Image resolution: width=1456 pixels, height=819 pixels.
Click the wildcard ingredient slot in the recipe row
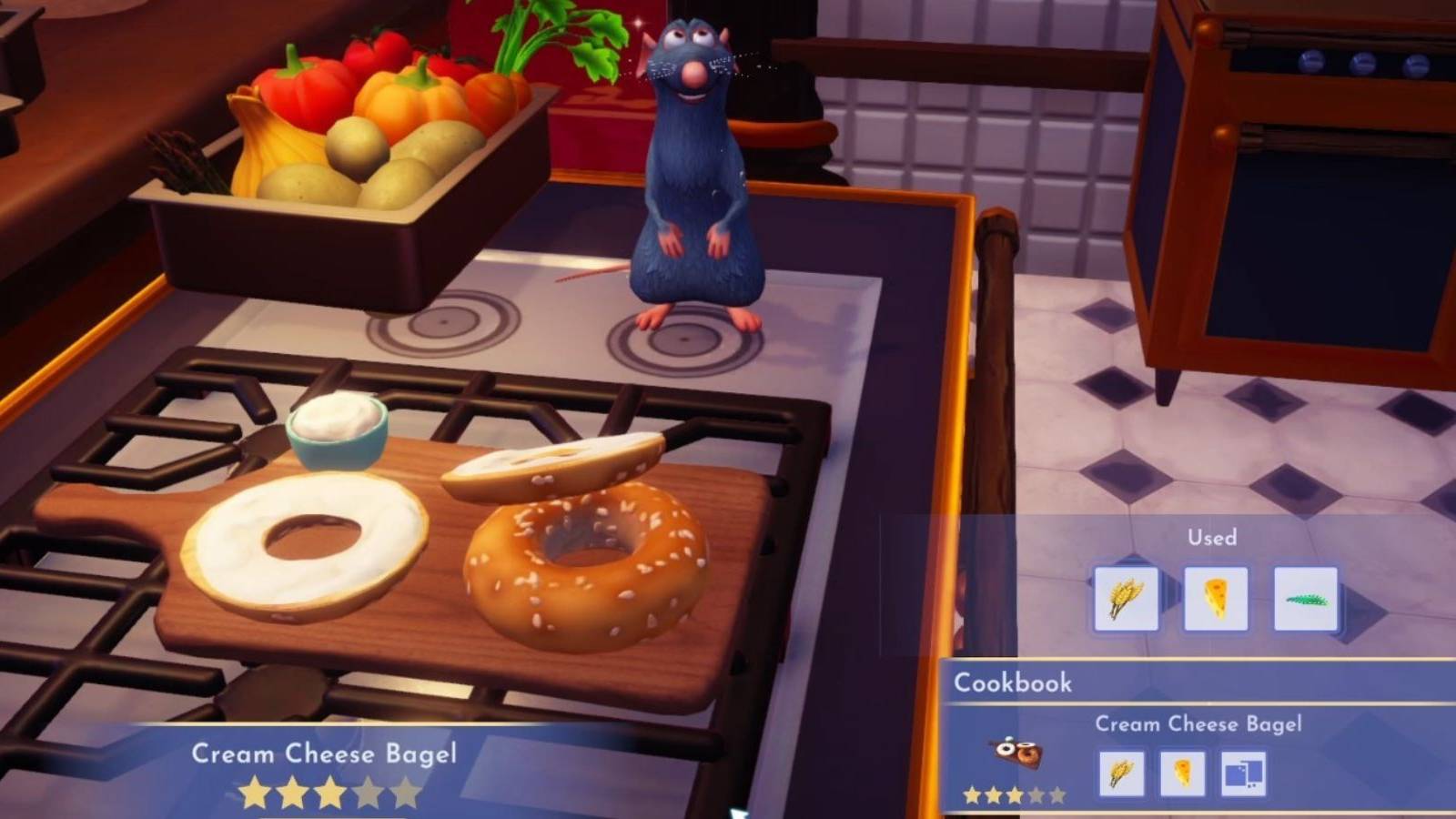pos(1243,772)
